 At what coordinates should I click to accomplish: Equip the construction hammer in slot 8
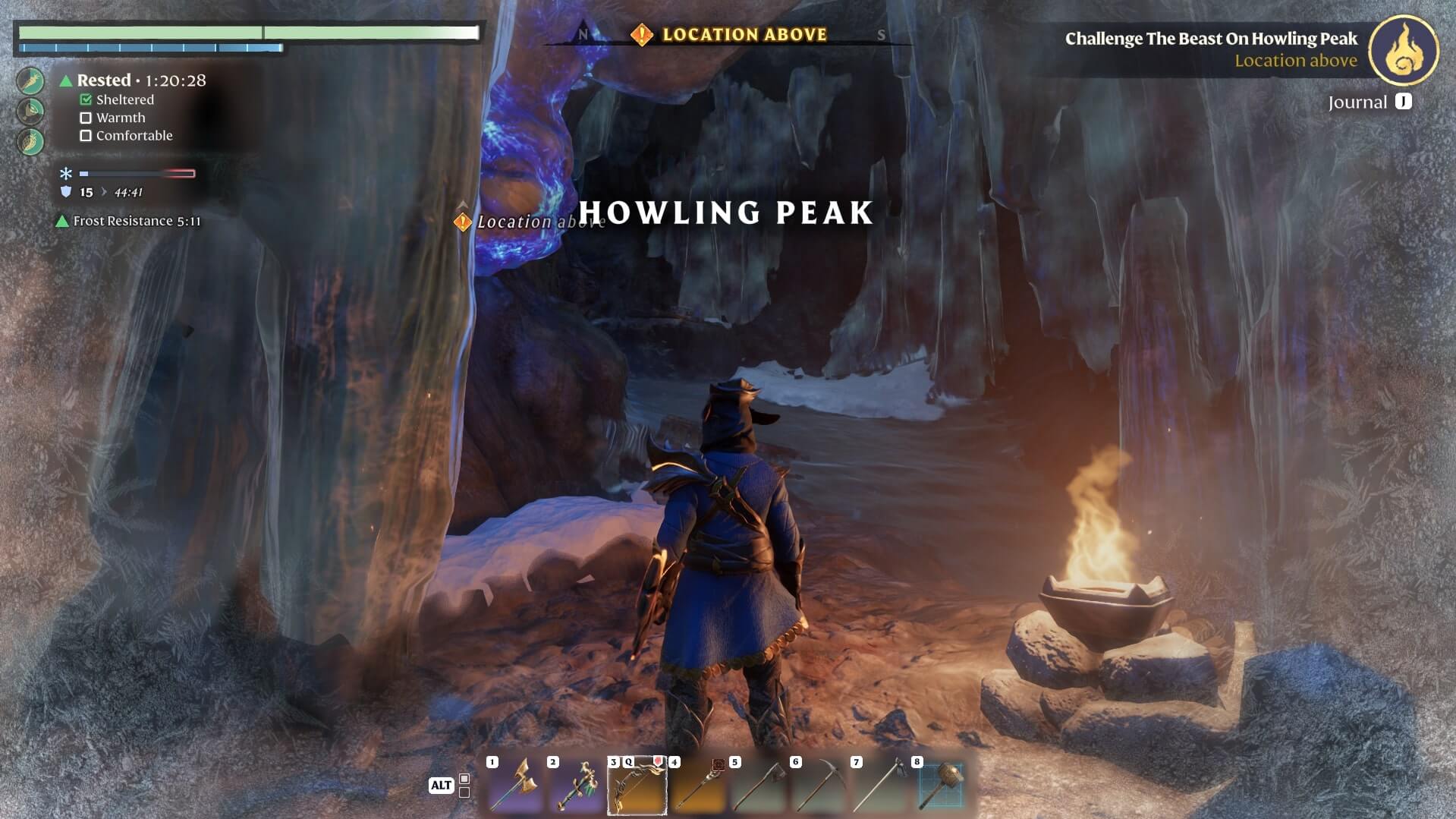click(941, 786)
